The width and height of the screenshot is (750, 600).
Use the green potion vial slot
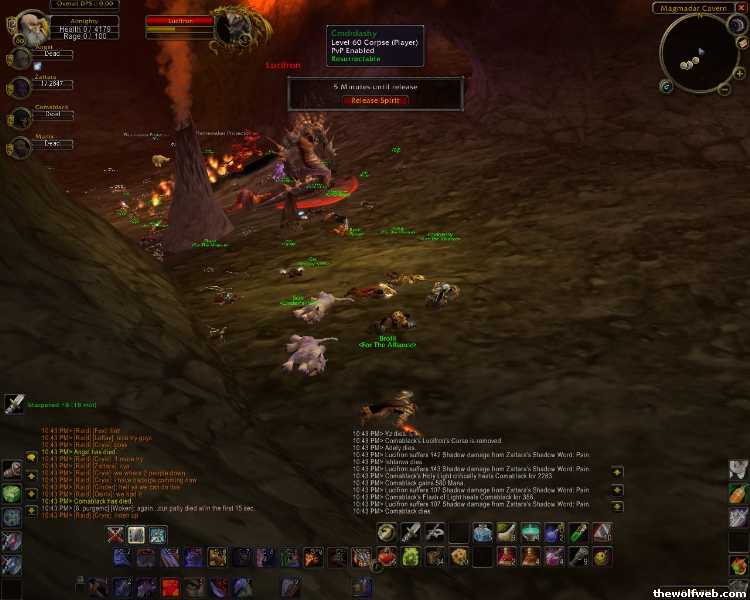(578, 533)
